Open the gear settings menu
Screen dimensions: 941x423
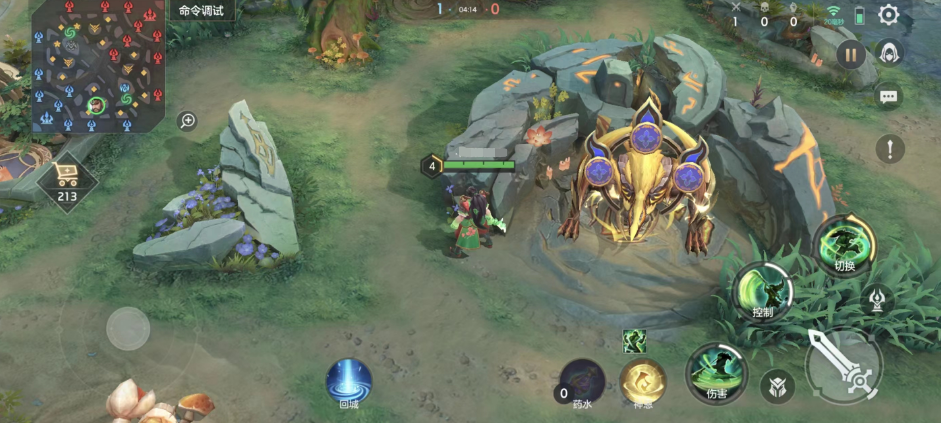click(888, 15)
